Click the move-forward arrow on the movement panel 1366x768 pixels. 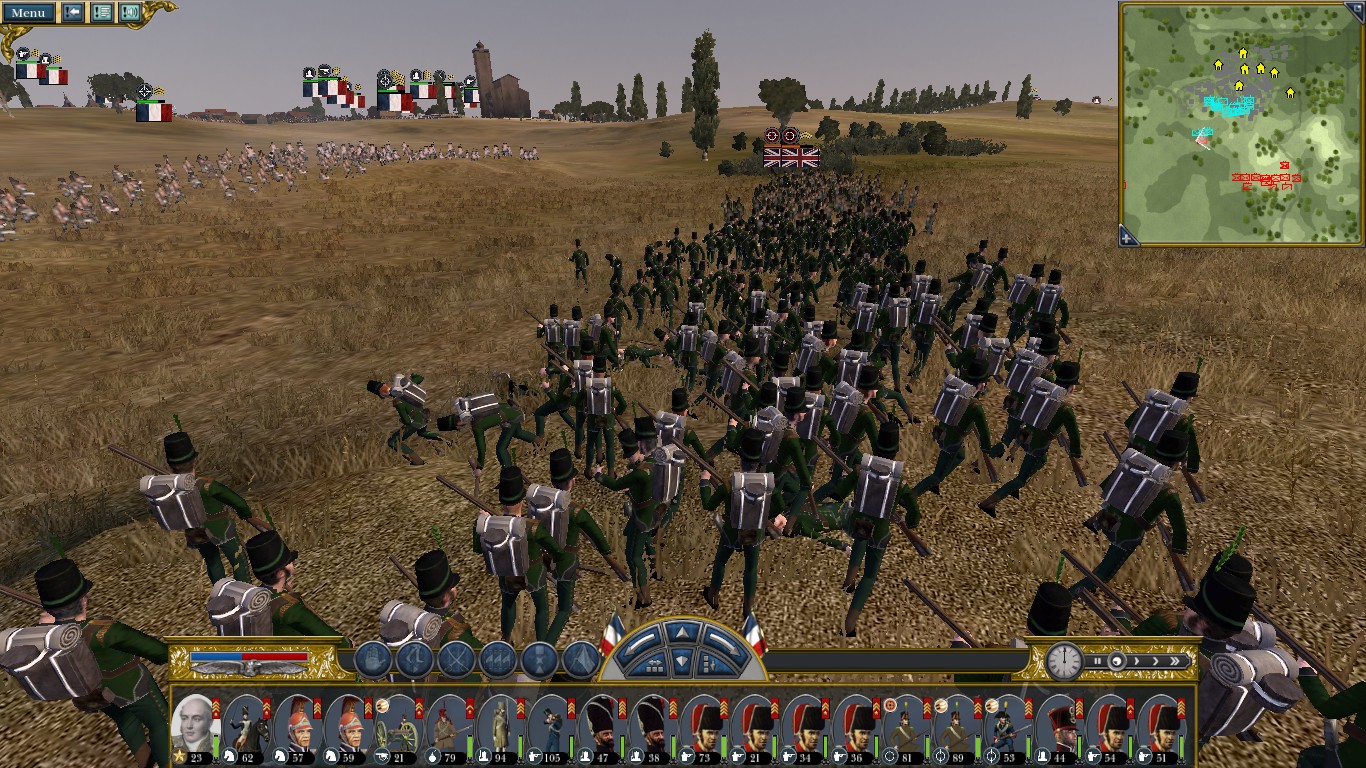tap(680, 633)
